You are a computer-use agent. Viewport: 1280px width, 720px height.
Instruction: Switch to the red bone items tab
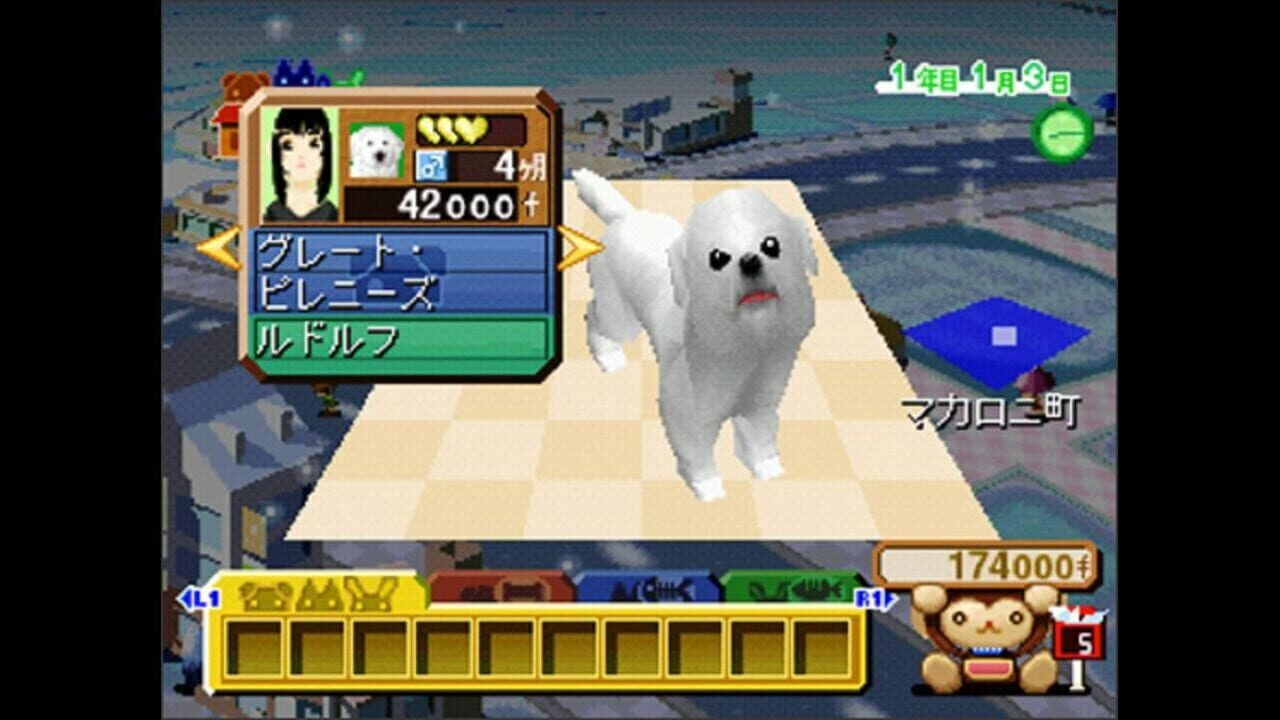point(500,592)
